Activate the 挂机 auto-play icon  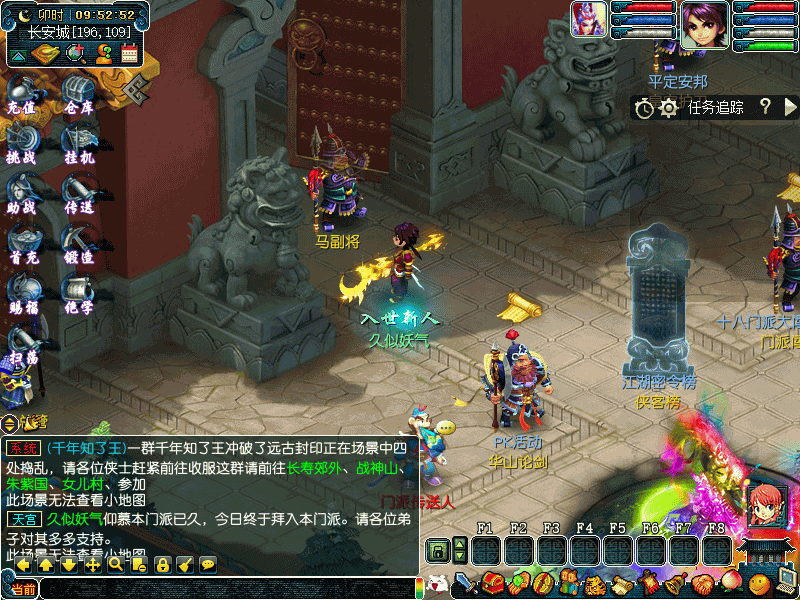pos(78,144)
